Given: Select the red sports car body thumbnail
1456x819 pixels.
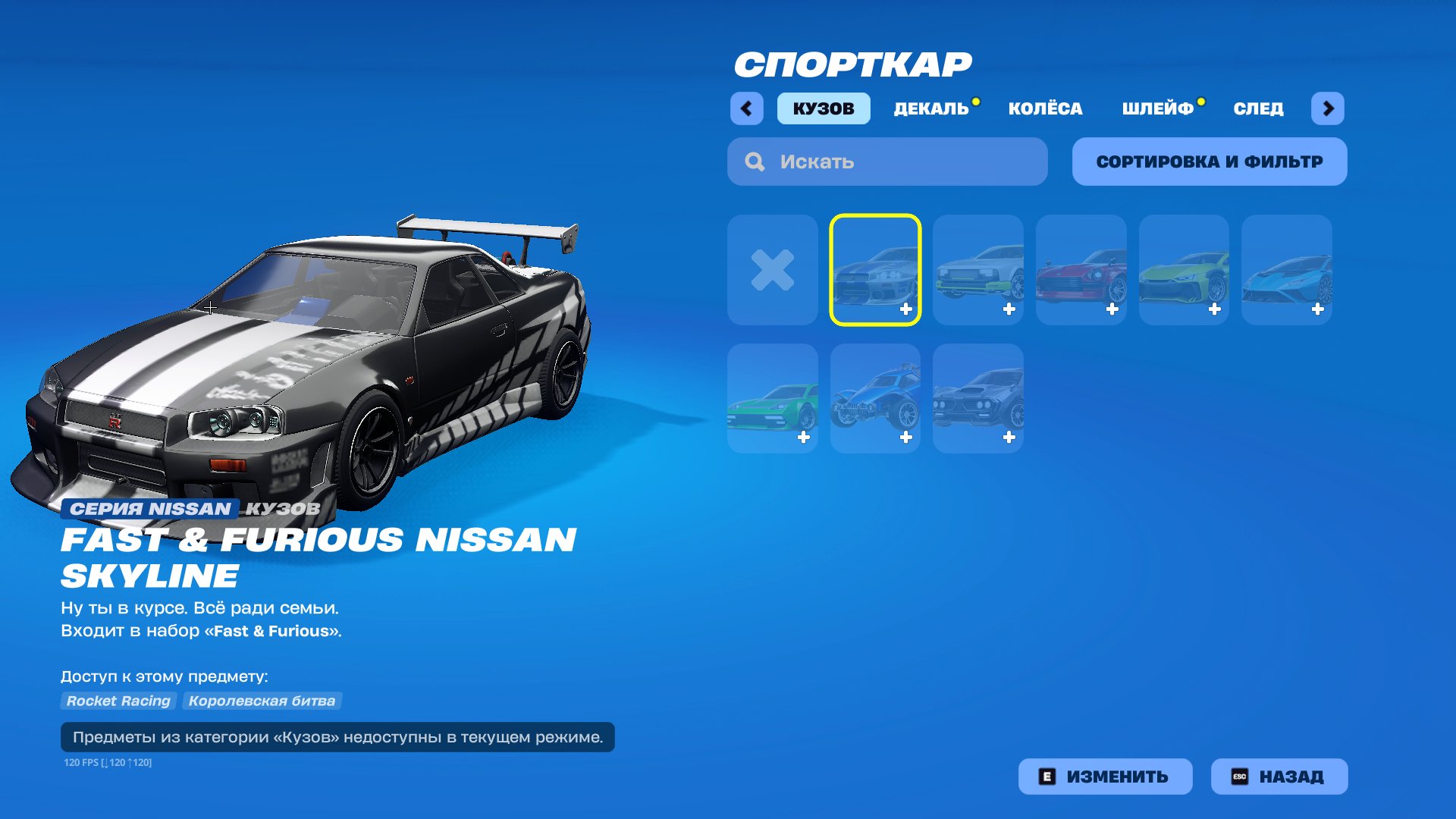Looking at the screenshot, I should [x=1081, y=269].
